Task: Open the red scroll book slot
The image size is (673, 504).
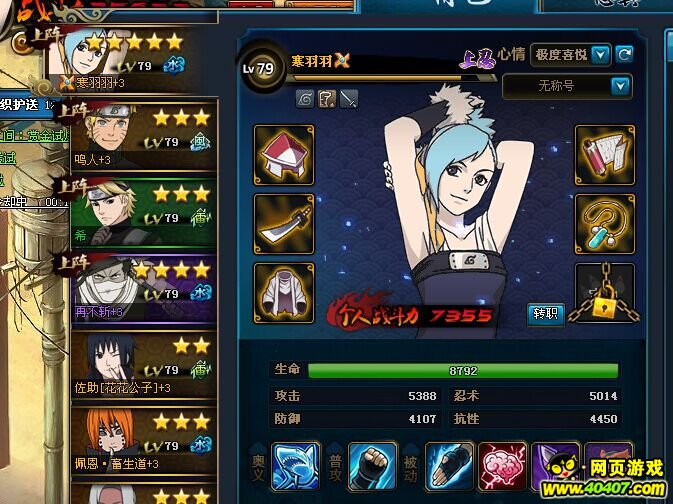Action: coord(604,155)
